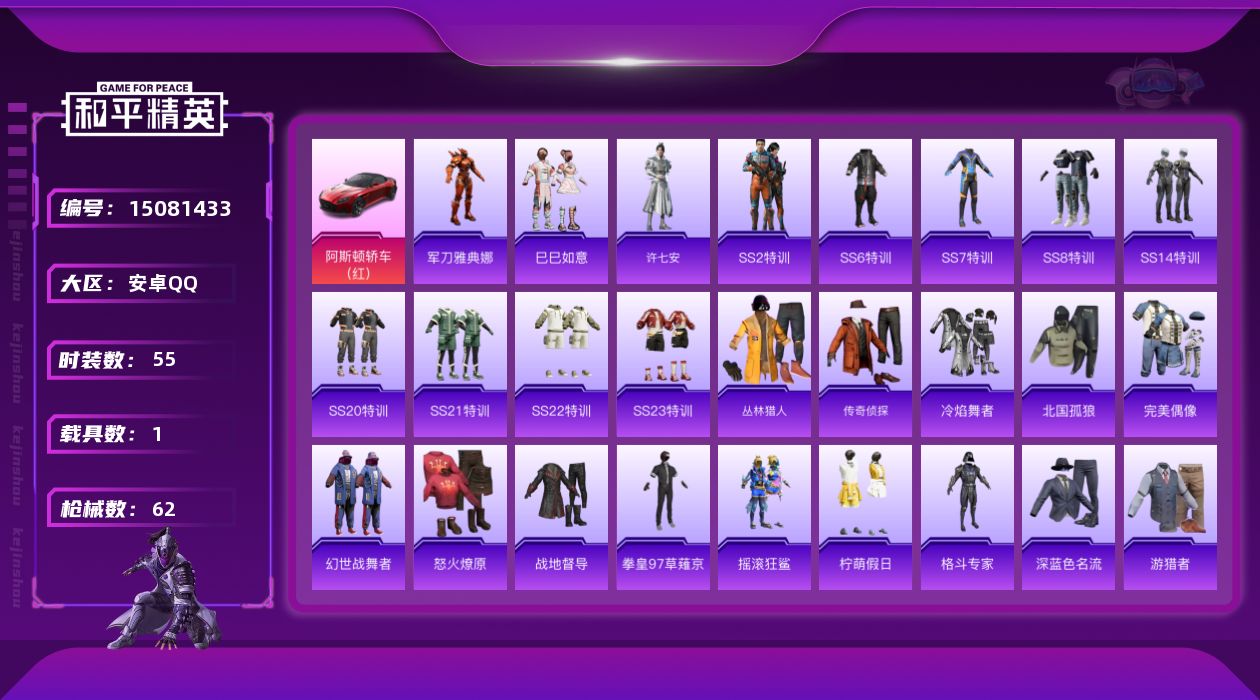Screen dimensions: 1260x700
Task: Select the 传奇侦探 outfit card
Action: [865, 364]
